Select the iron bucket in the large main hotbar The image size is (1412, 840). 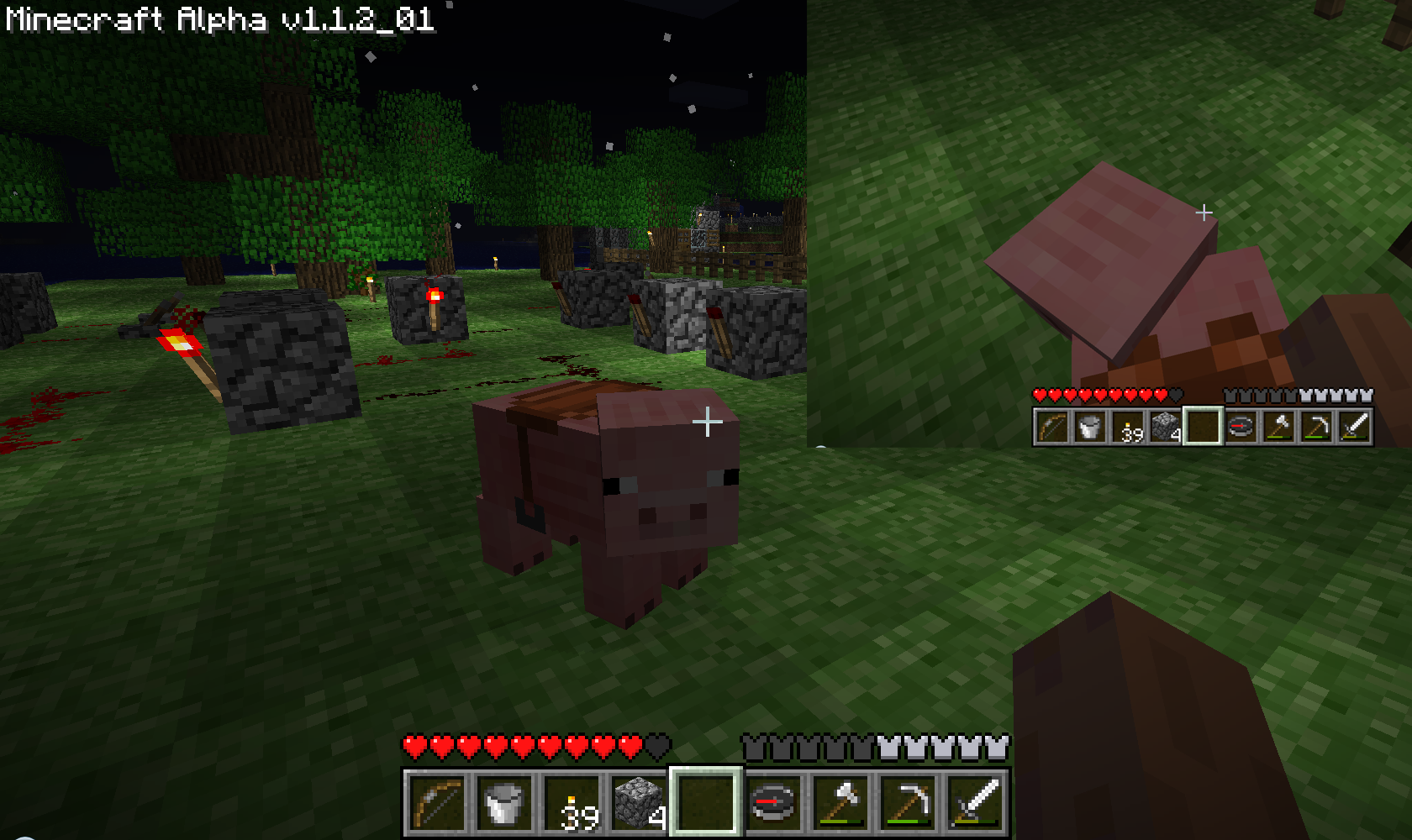click(504, 802)
